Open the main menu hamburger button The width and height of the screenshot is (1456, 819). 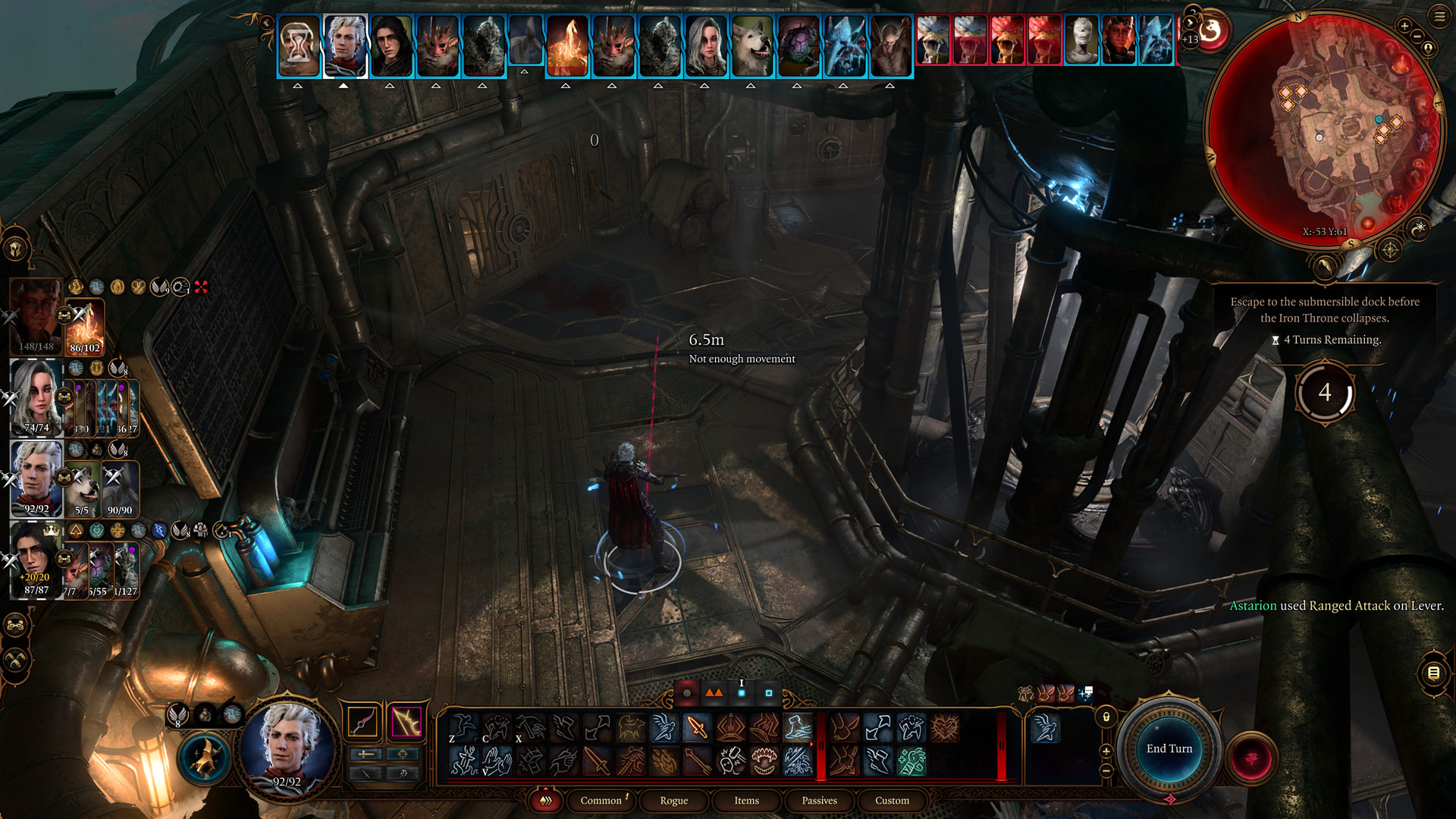pyautogui.click(x=1439, y=16)
